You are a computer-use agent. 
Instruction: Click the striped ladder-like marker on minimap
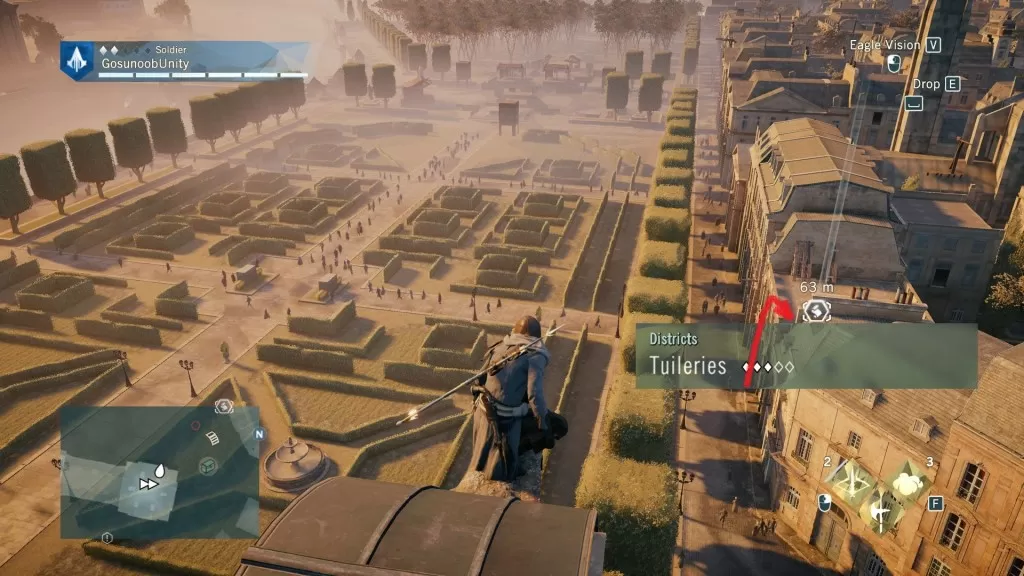(x=212, y=437)
